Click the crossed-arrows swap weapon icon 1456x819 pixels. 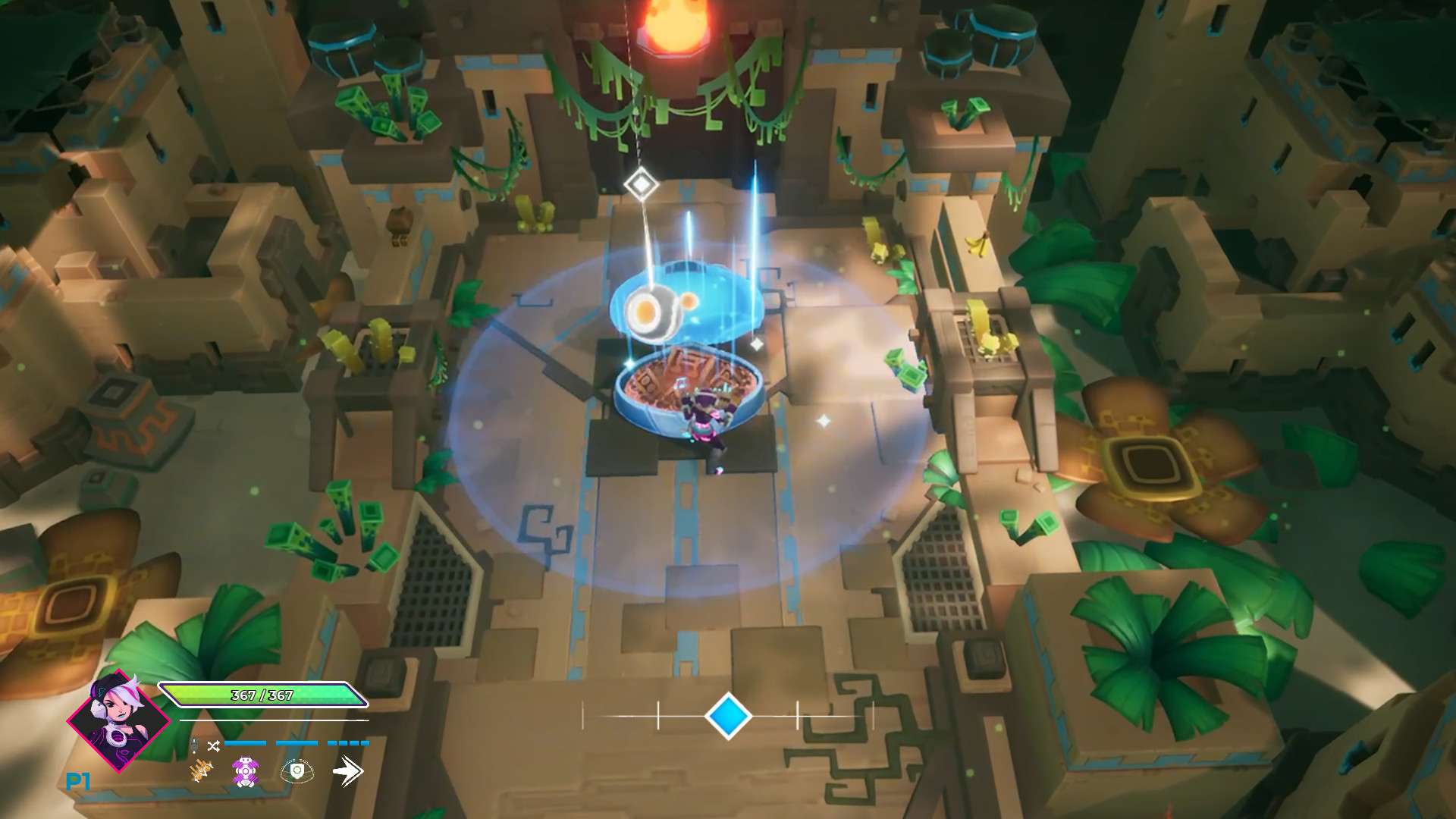(214, 745)
